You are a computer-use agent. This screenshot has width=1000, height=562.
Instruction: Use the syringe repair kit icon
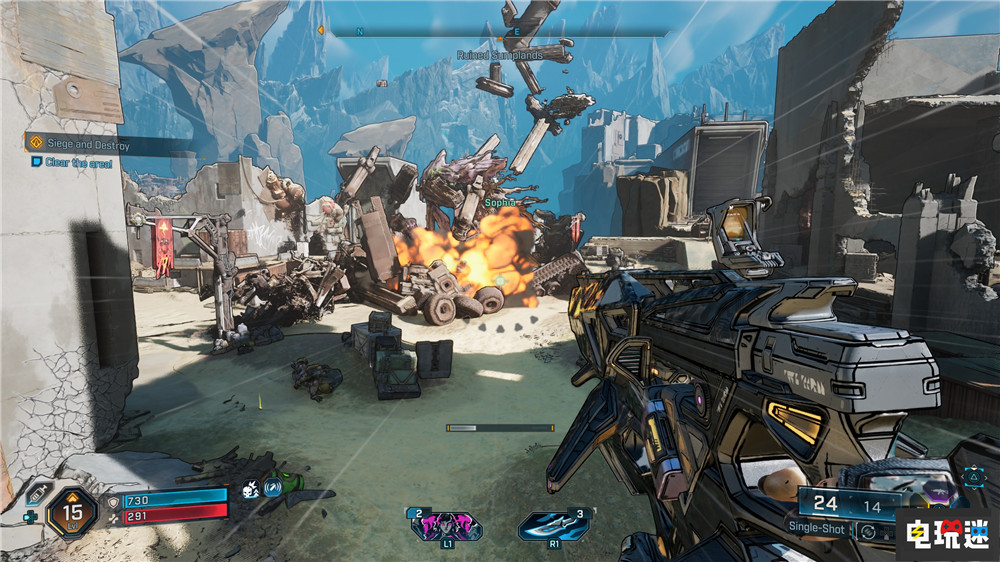click(35, 494)
